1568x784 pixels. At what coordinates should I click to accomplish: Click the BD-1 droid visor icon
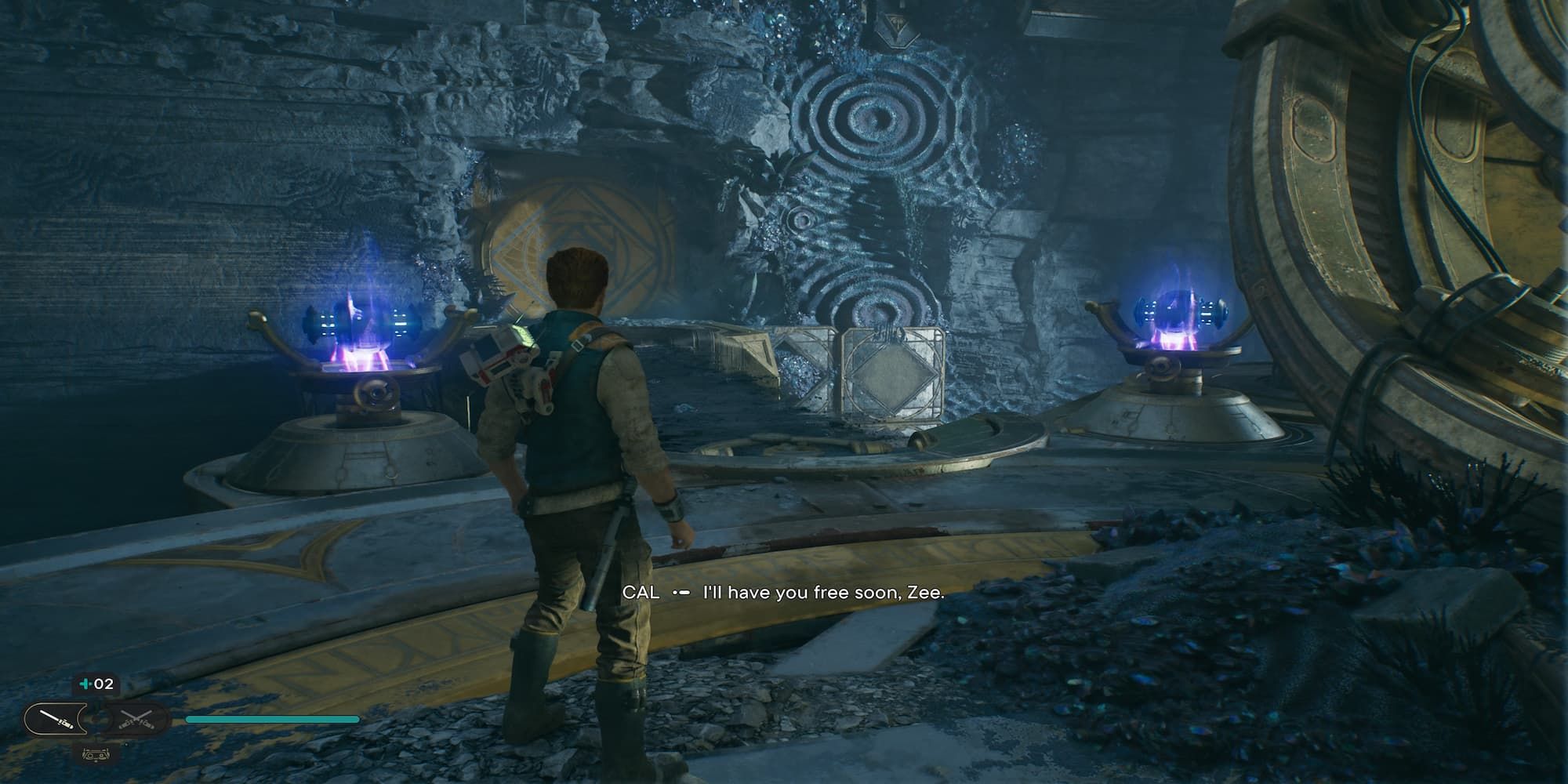point(96,755)
